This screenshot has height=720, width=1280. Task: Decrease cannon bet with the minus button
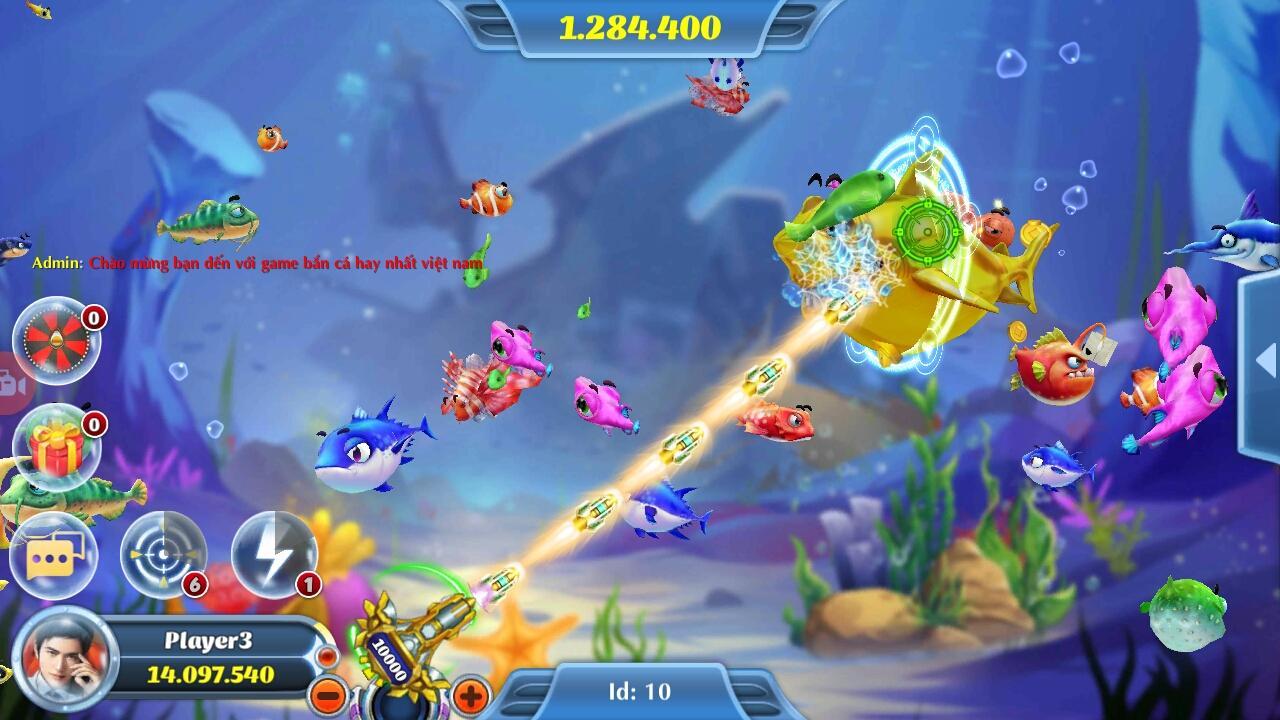click(x=327, y=693)
